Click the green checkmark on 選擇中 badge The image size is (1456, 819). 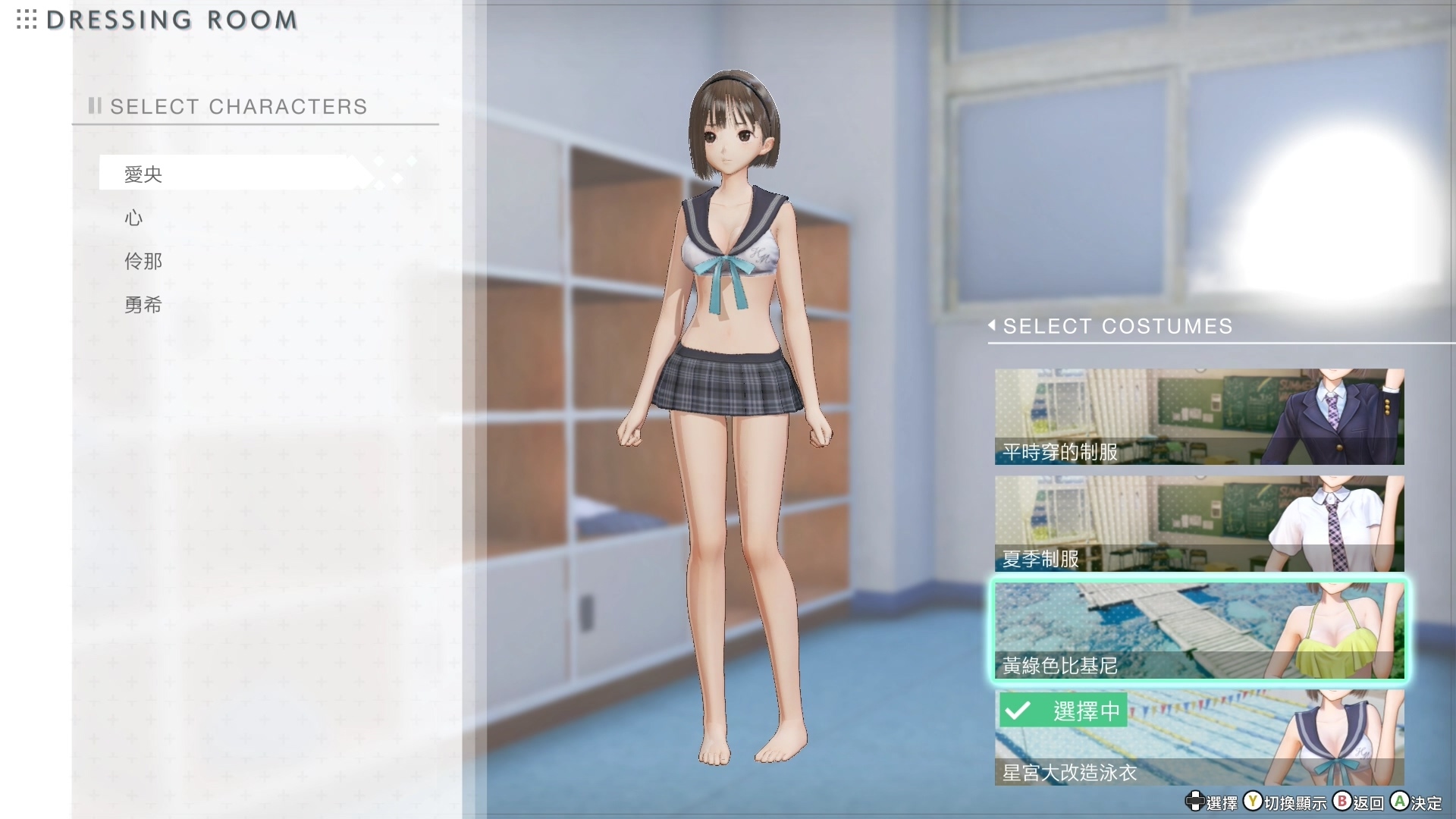(x=1017, y=711)
